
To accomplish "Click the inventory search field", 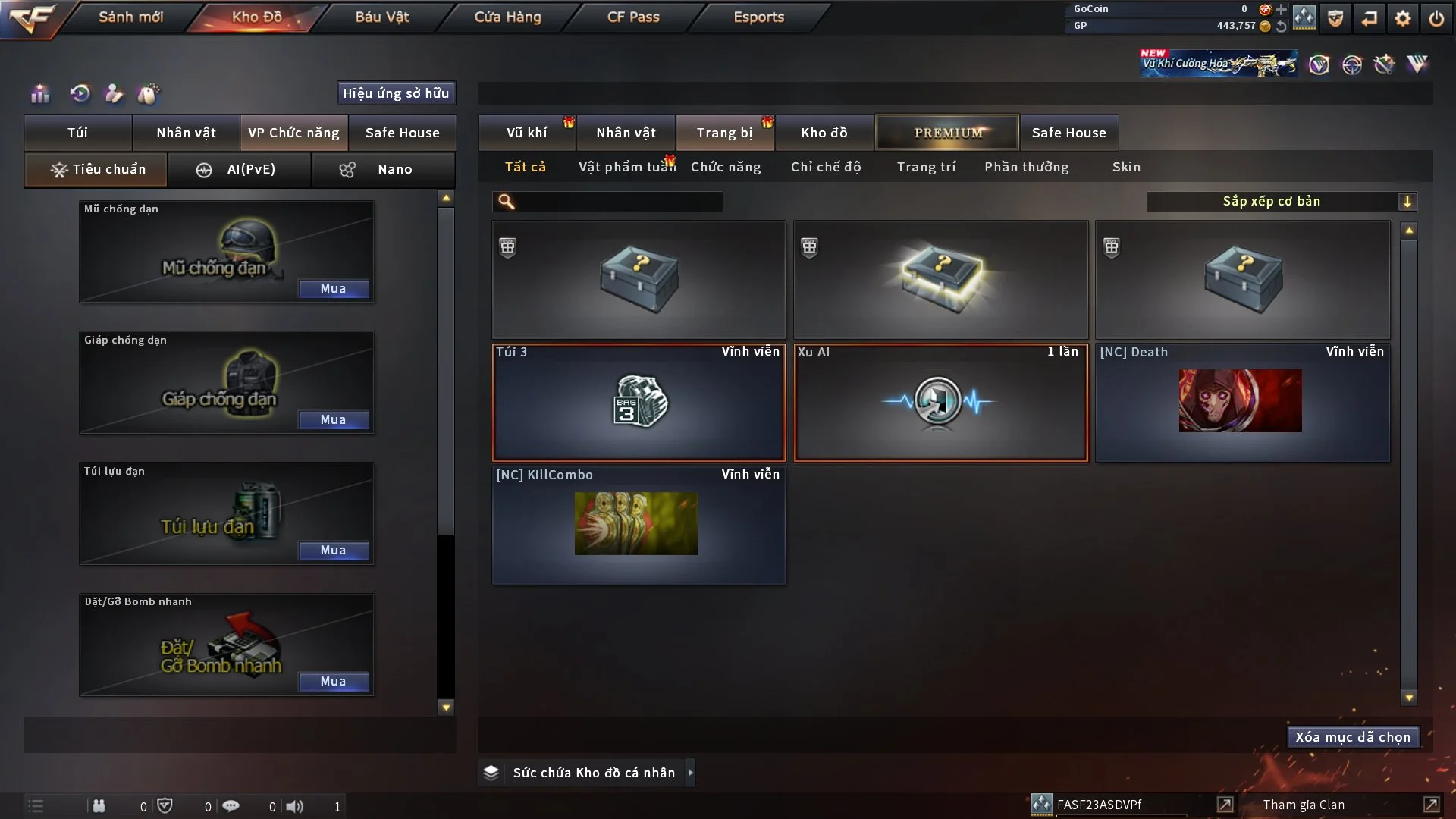I will click(x=618, y=202).
